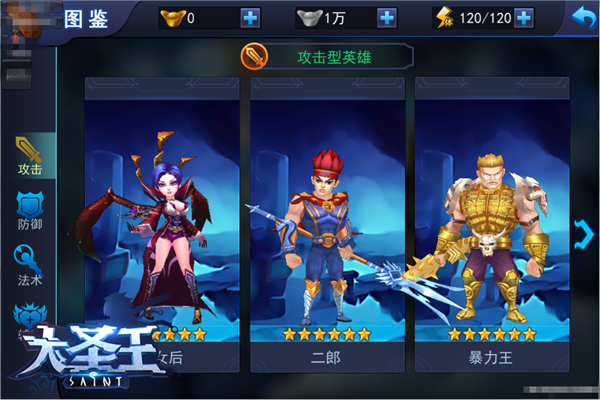This screenshot has width=600, height=400.
Task: Show next heroes with right arrow
Action: click(585, 234)
